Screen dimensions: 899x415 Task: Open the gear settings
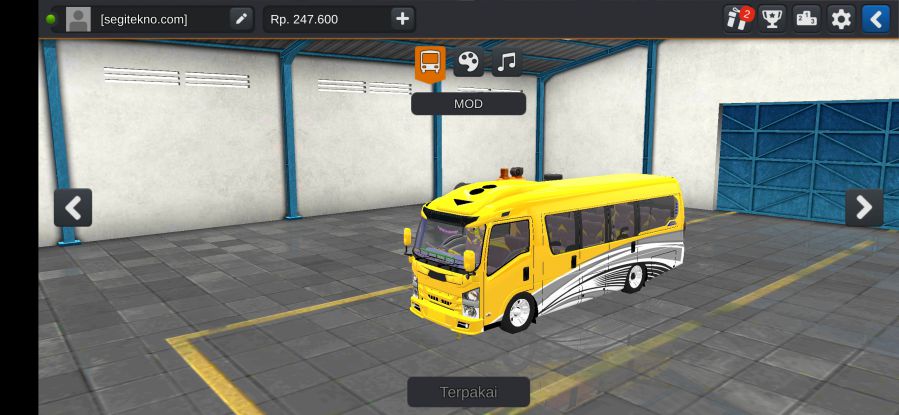pos(841,19)
